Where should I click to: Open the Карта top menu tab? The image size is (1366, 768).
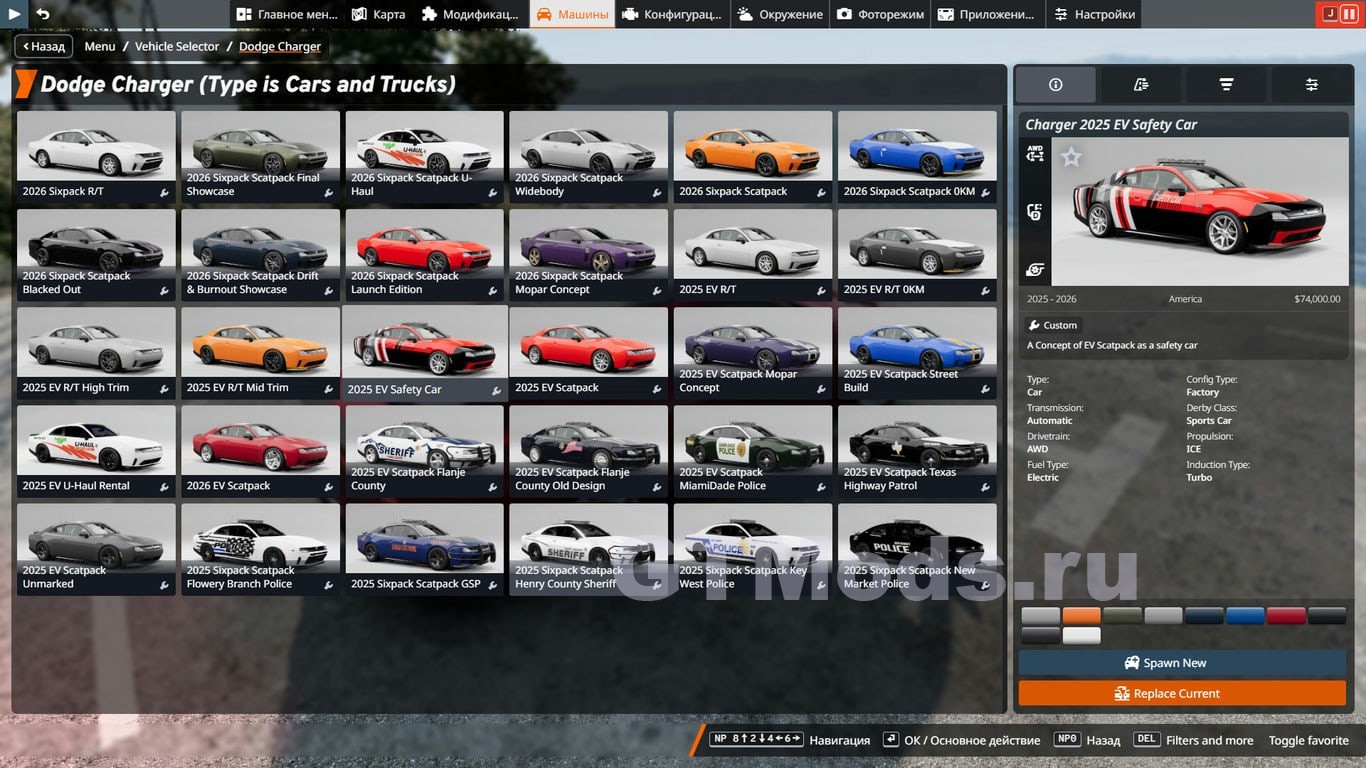[378, 14]
